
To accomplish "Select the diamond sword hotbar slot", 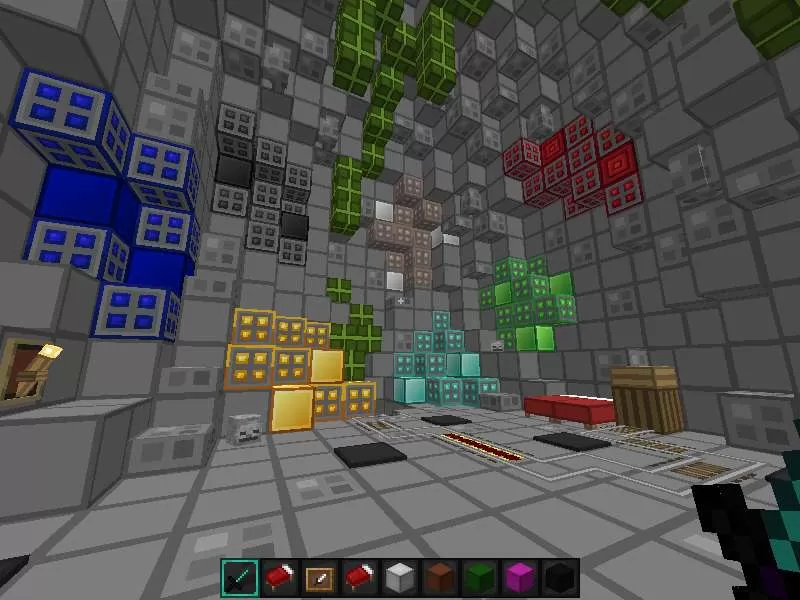I will coord(240,577).
